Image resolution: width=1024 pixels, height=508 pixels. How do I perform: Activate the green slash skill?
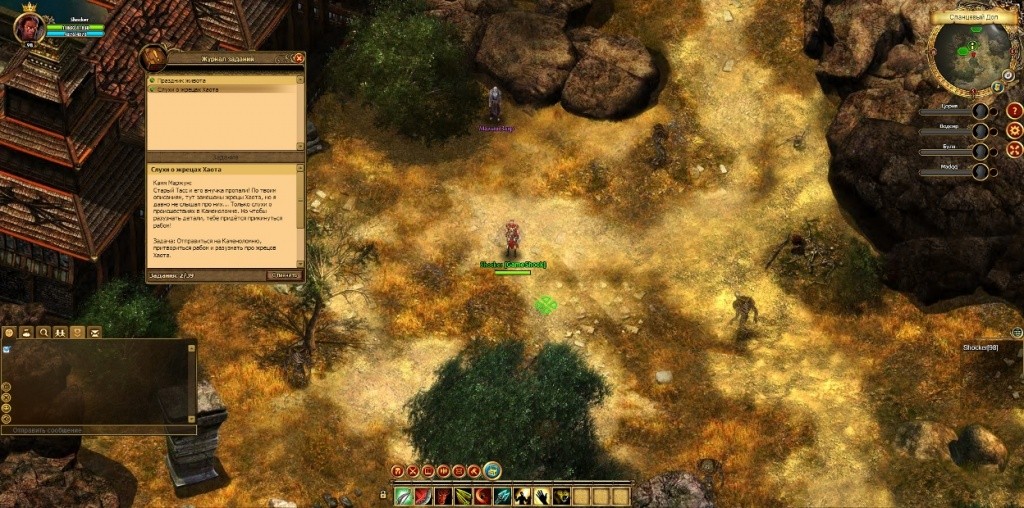404,496
